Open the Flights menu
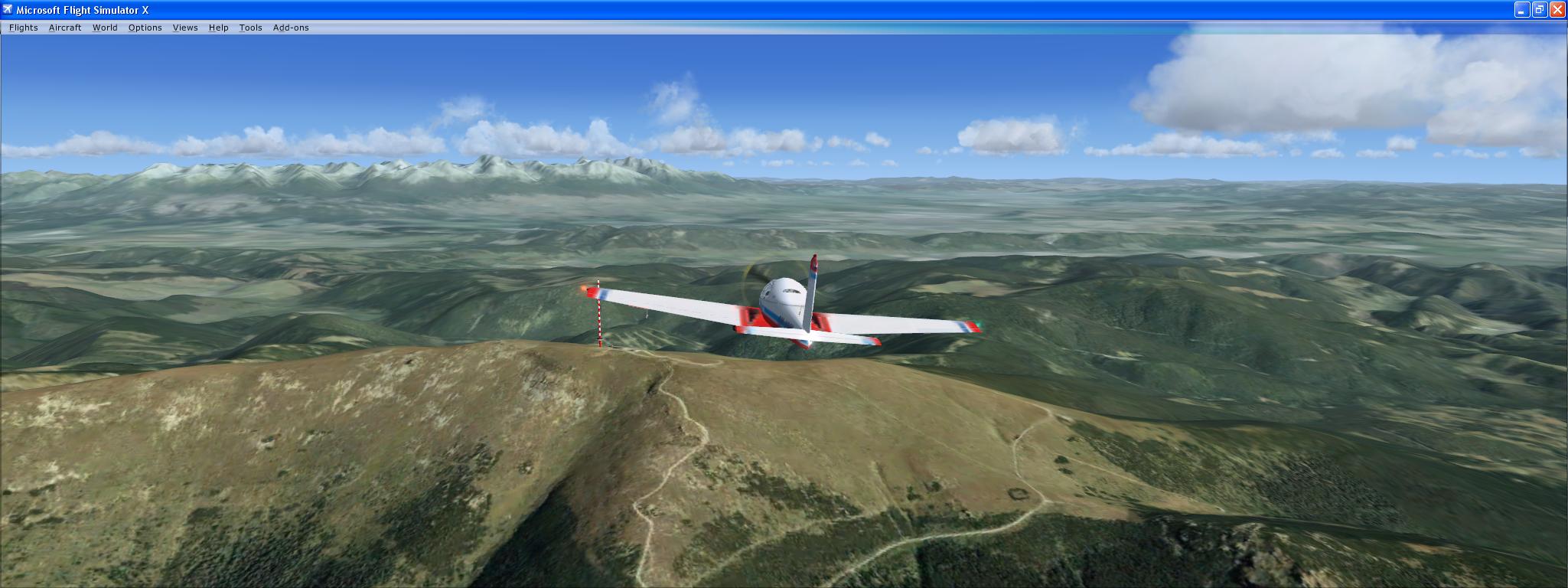The width and height of the screenshot is (1568, 588). coord(23,28)
